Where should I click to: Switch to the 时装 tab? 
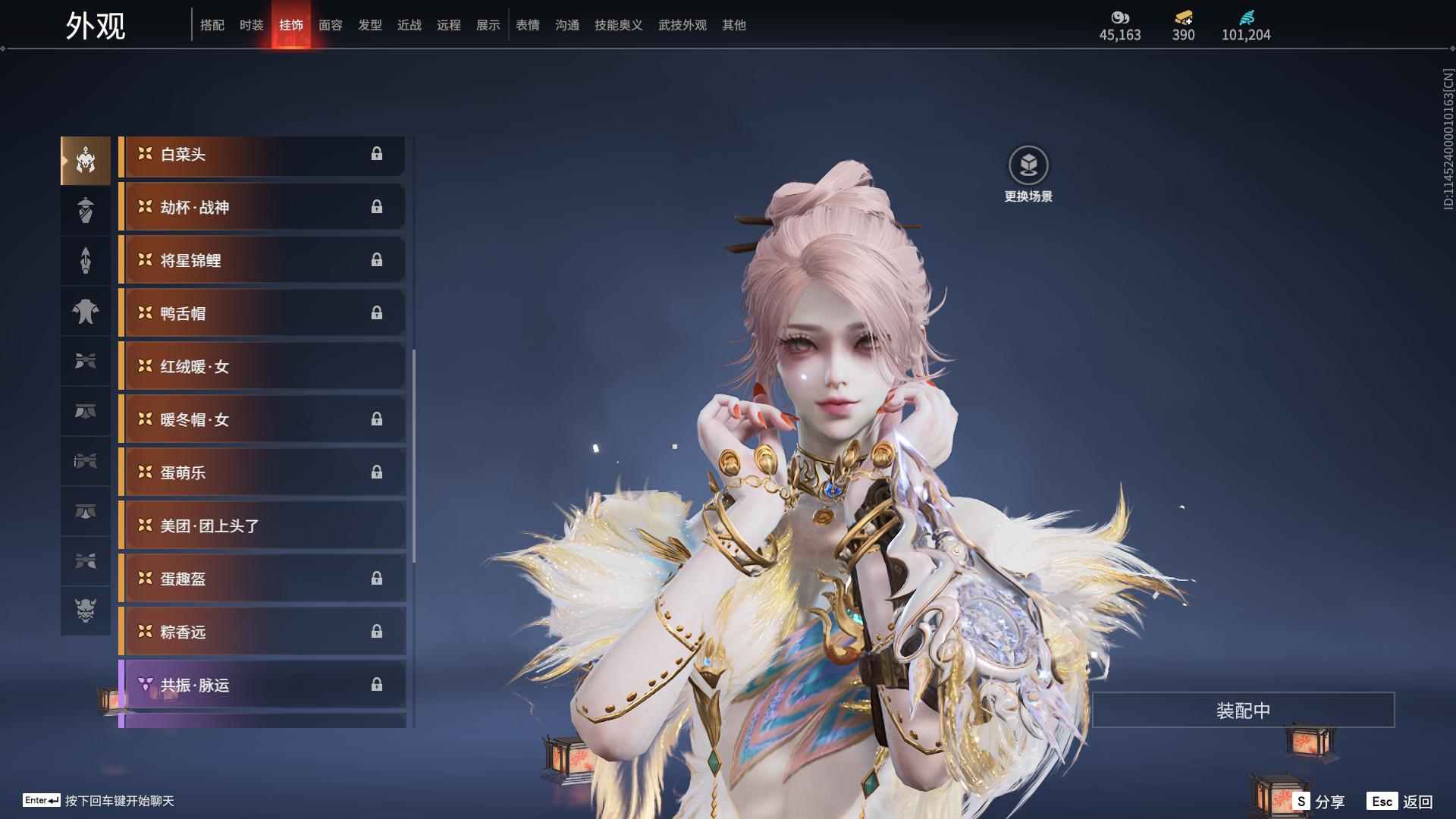pyautogui.click(x=251, y=25)
